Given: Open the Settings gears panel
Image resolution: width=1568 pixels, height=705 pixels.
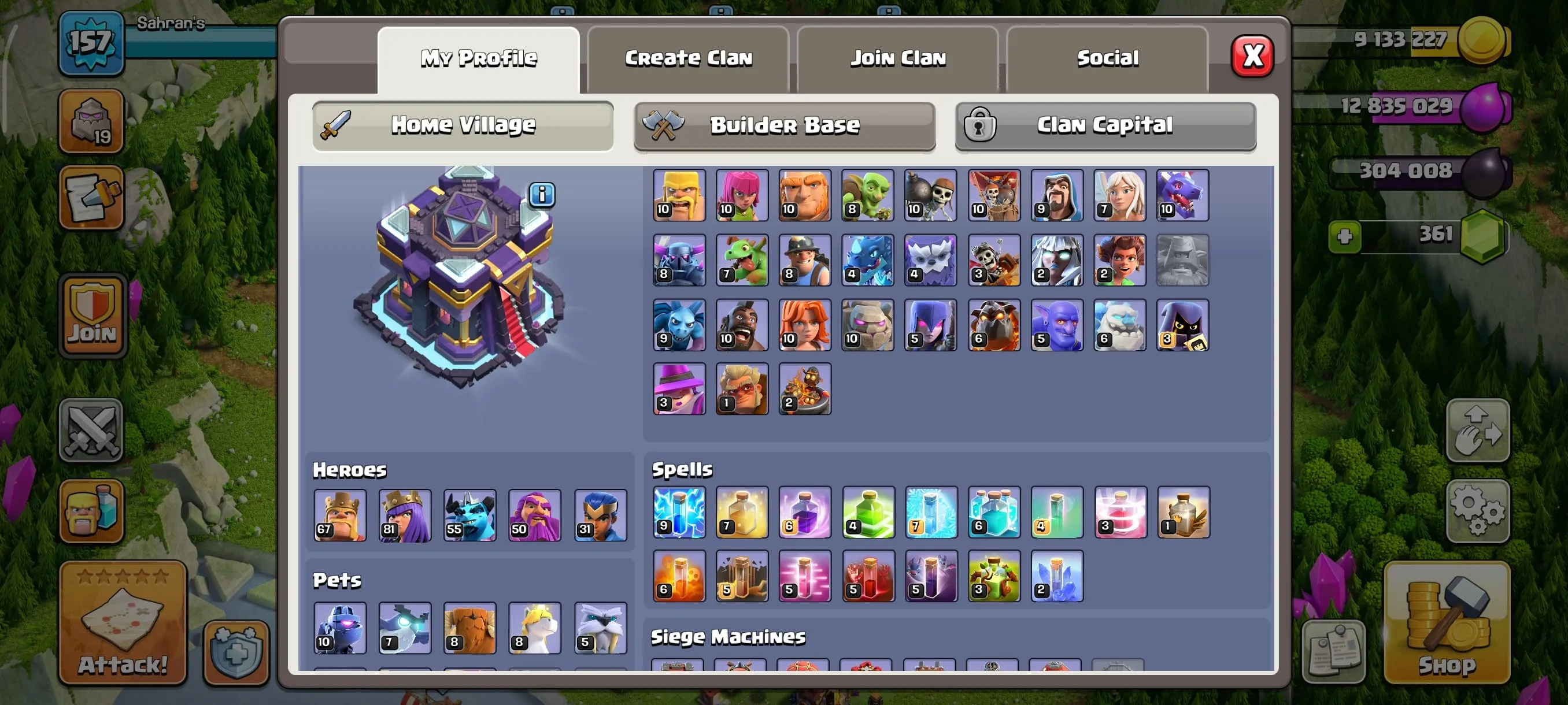Looking at the screenshot, I should [x=1478, y=511].
